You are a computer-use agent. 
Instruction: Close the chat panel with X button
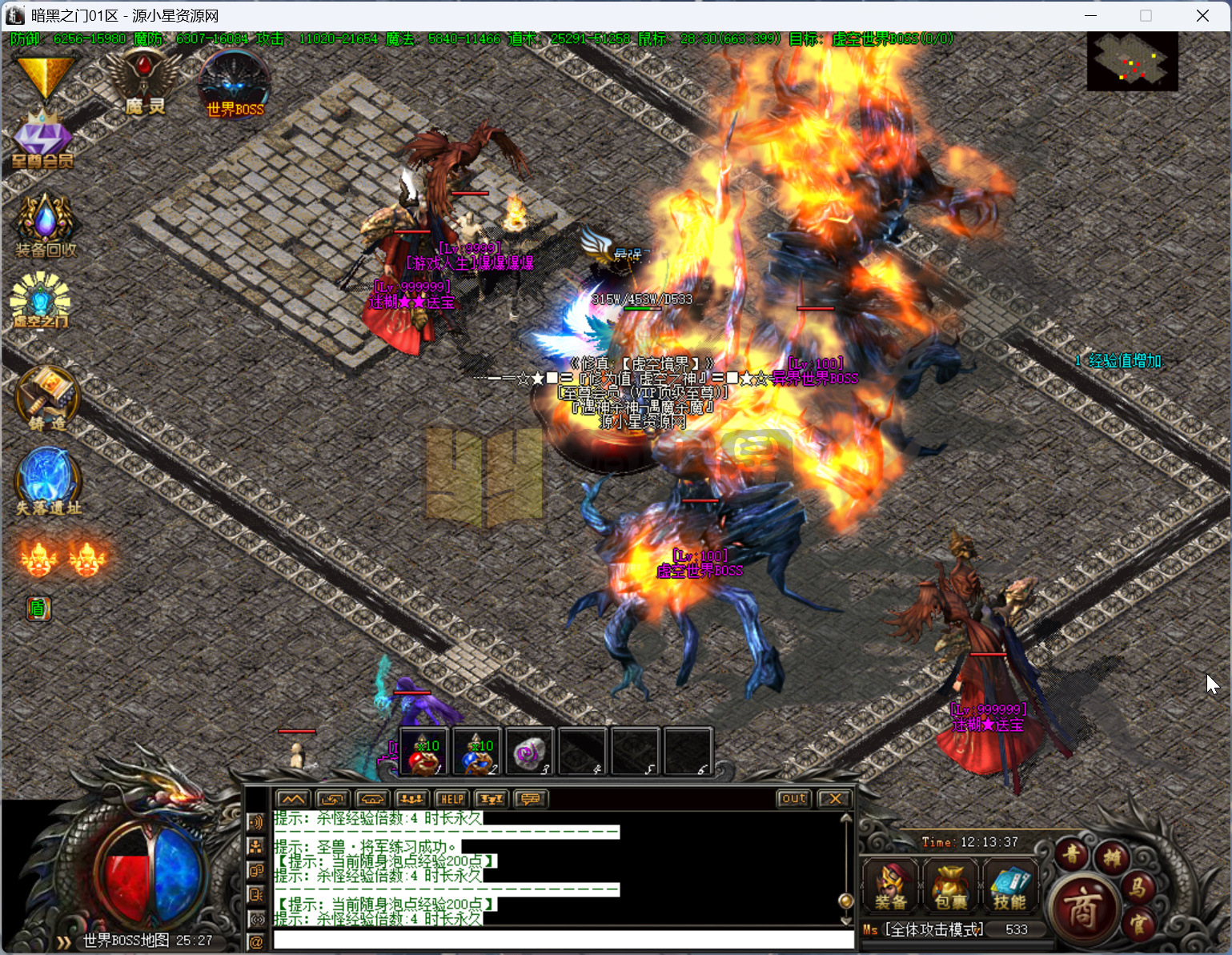pyautogui.click(x=835, y=799)
